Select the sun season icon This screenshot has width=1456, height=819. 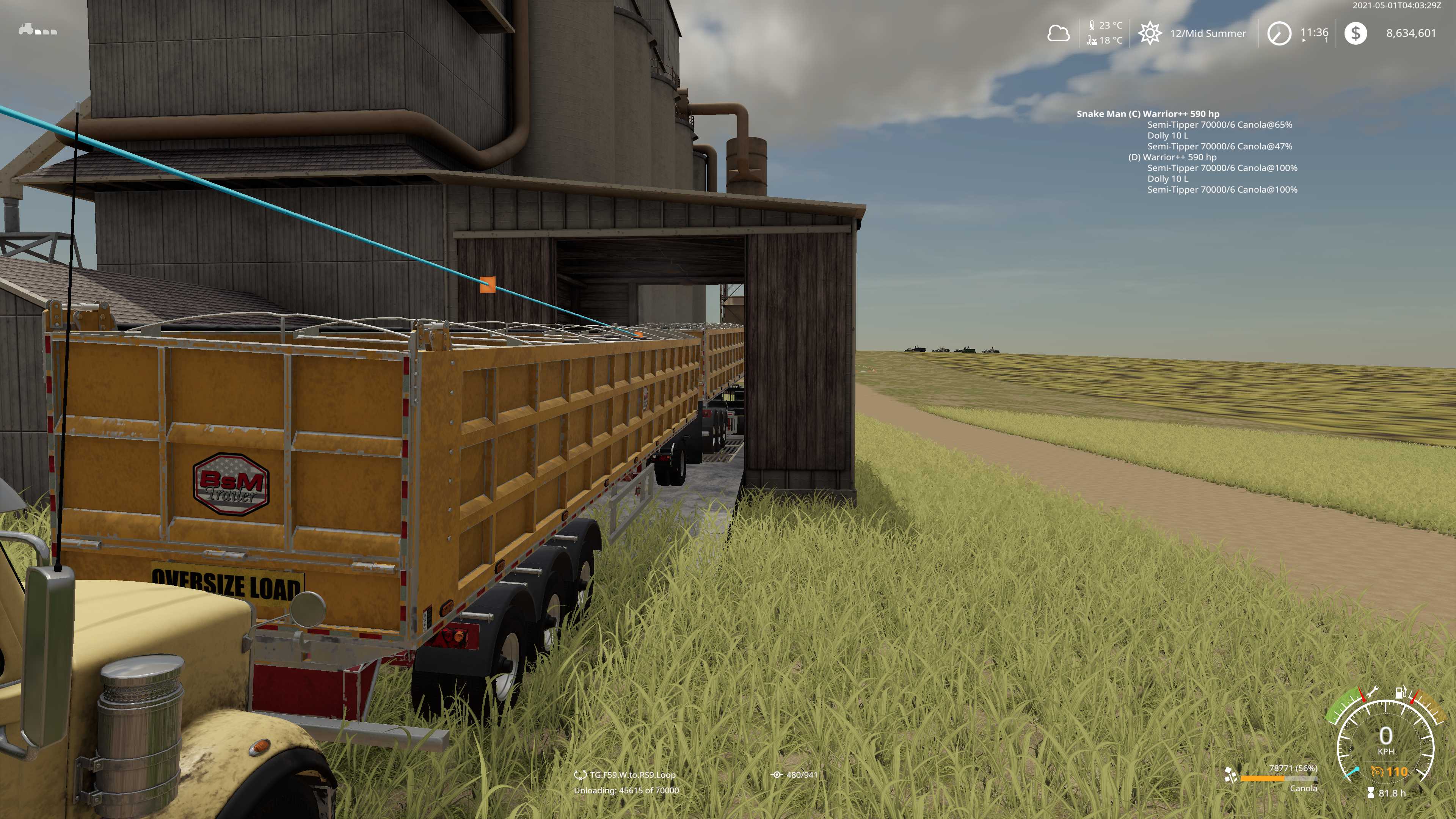pyautogui.click(x=1149, y=33)
